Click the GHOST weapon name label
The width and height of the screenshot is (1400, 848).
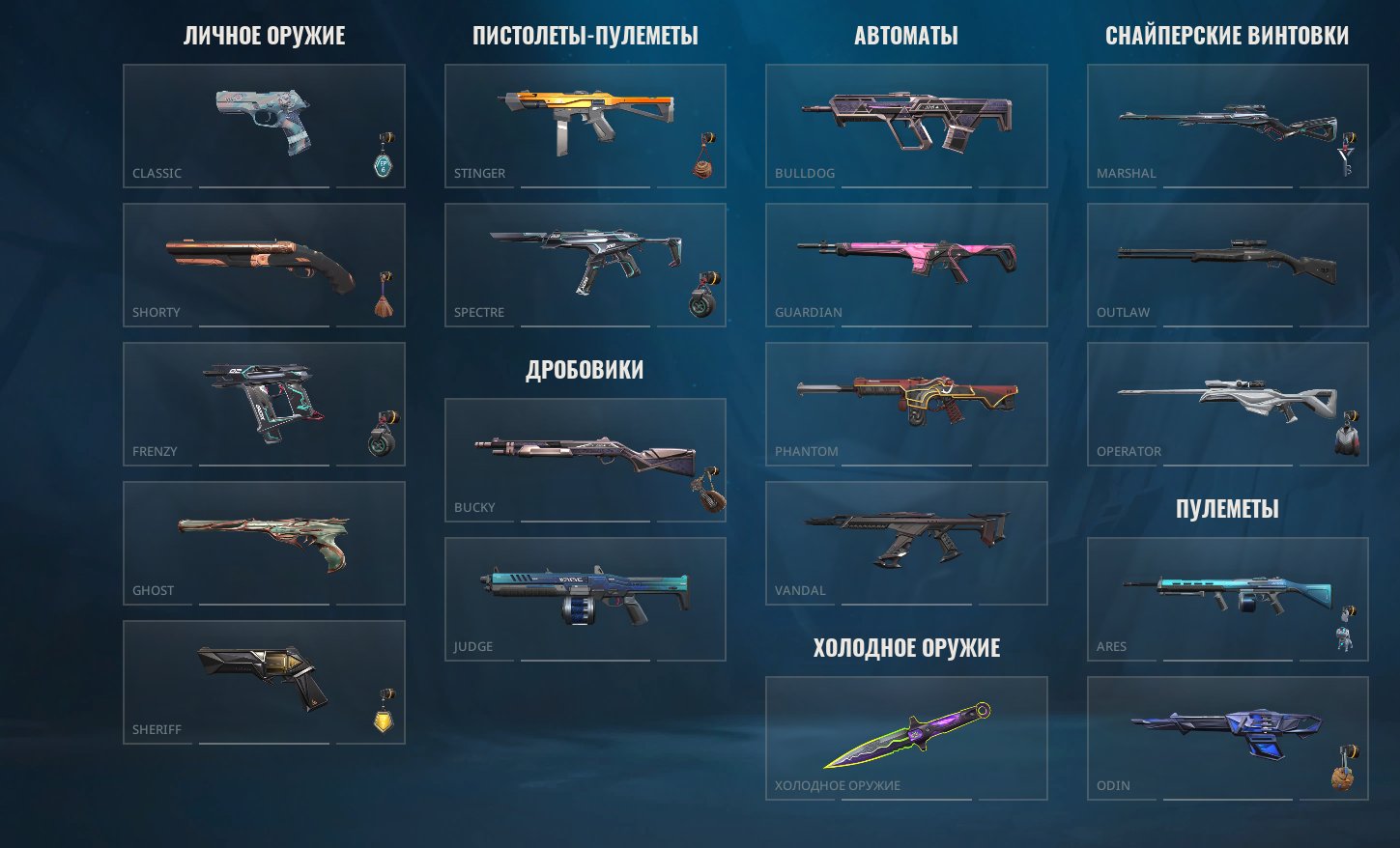[x=153, y=590]
